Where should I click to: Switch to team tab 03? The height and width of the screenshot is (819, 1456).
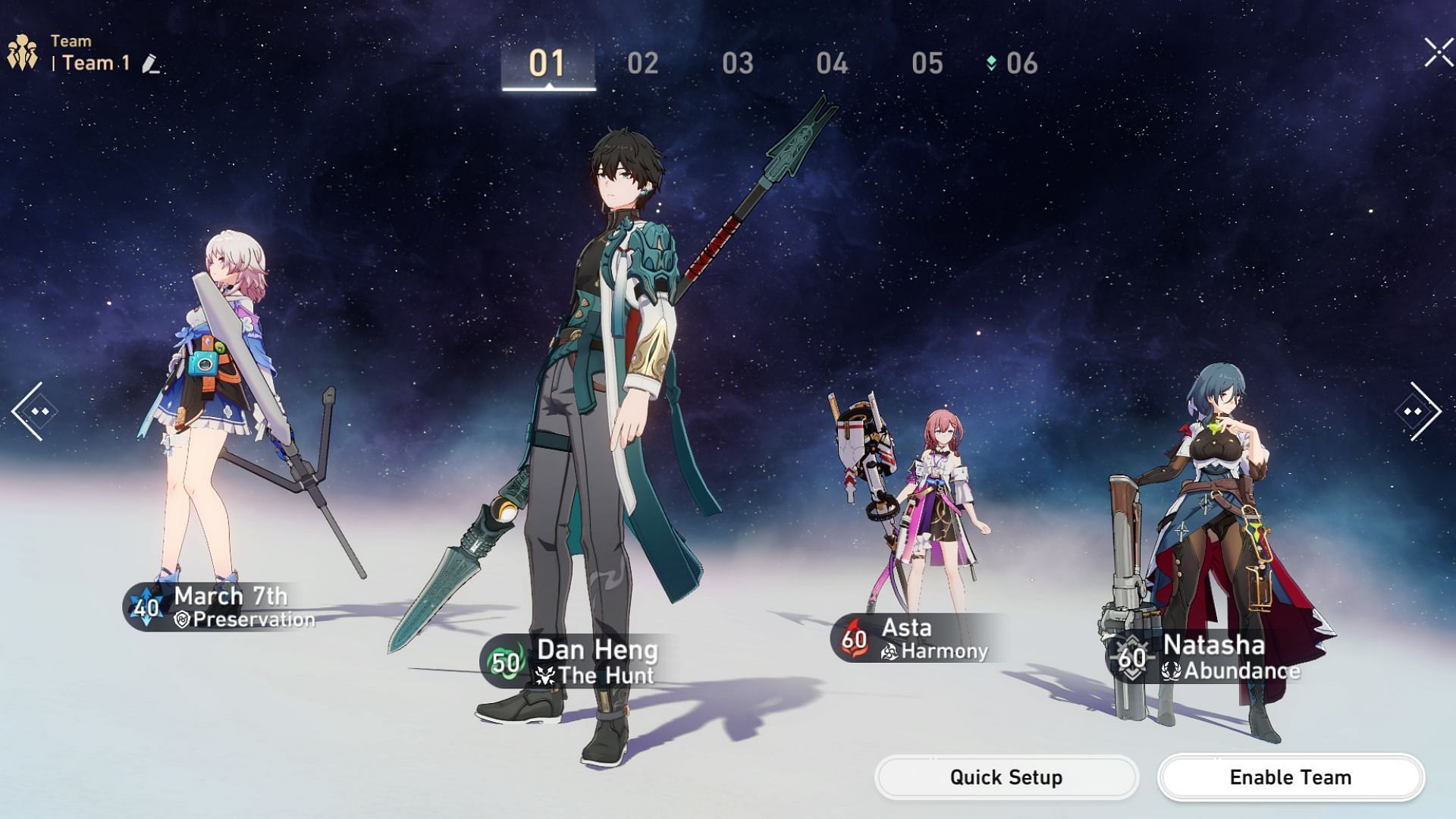click(x=737, y=64)
